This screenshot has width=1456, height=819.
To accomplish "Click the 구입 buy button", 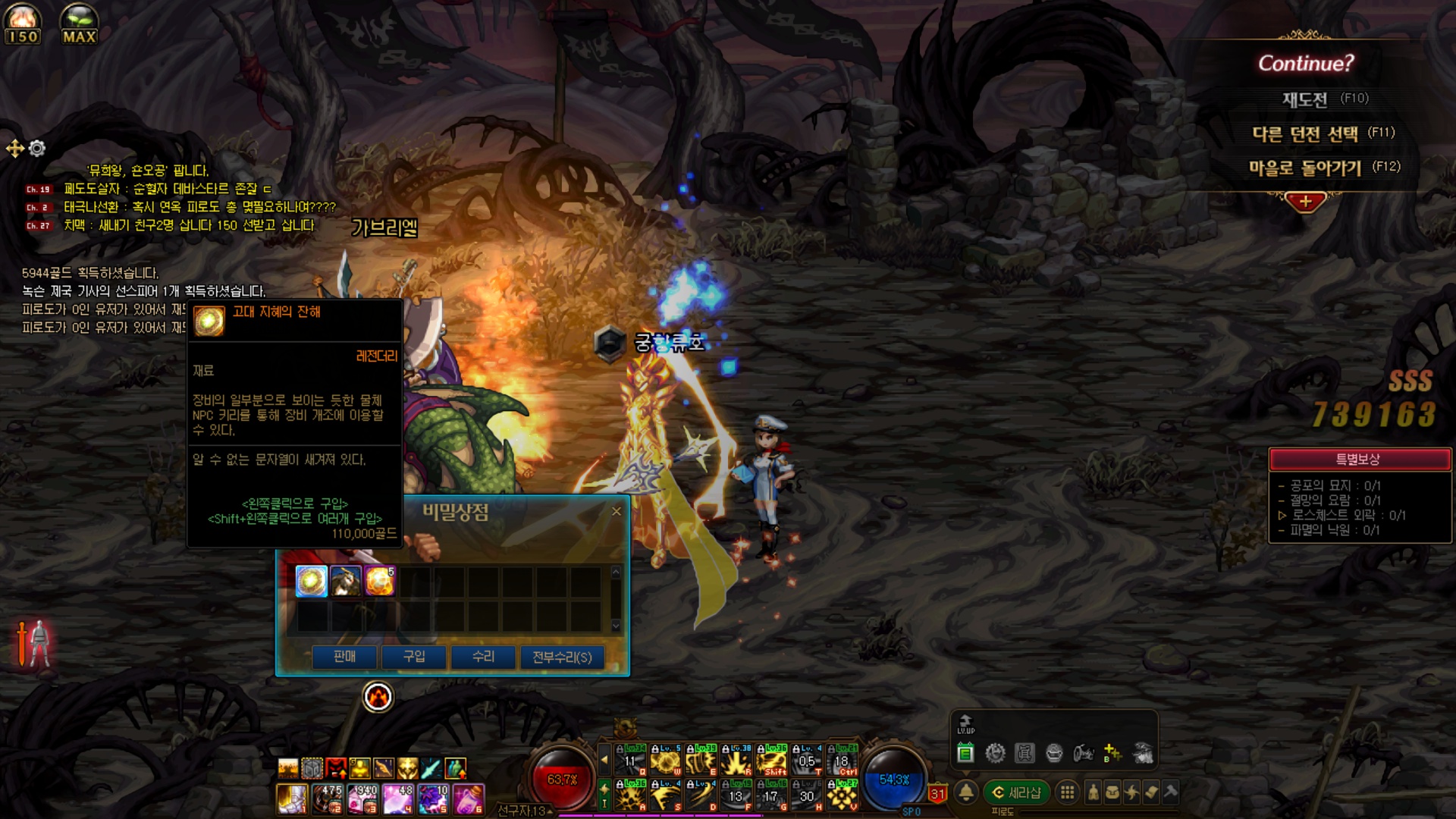I will [x=414, y=657].
